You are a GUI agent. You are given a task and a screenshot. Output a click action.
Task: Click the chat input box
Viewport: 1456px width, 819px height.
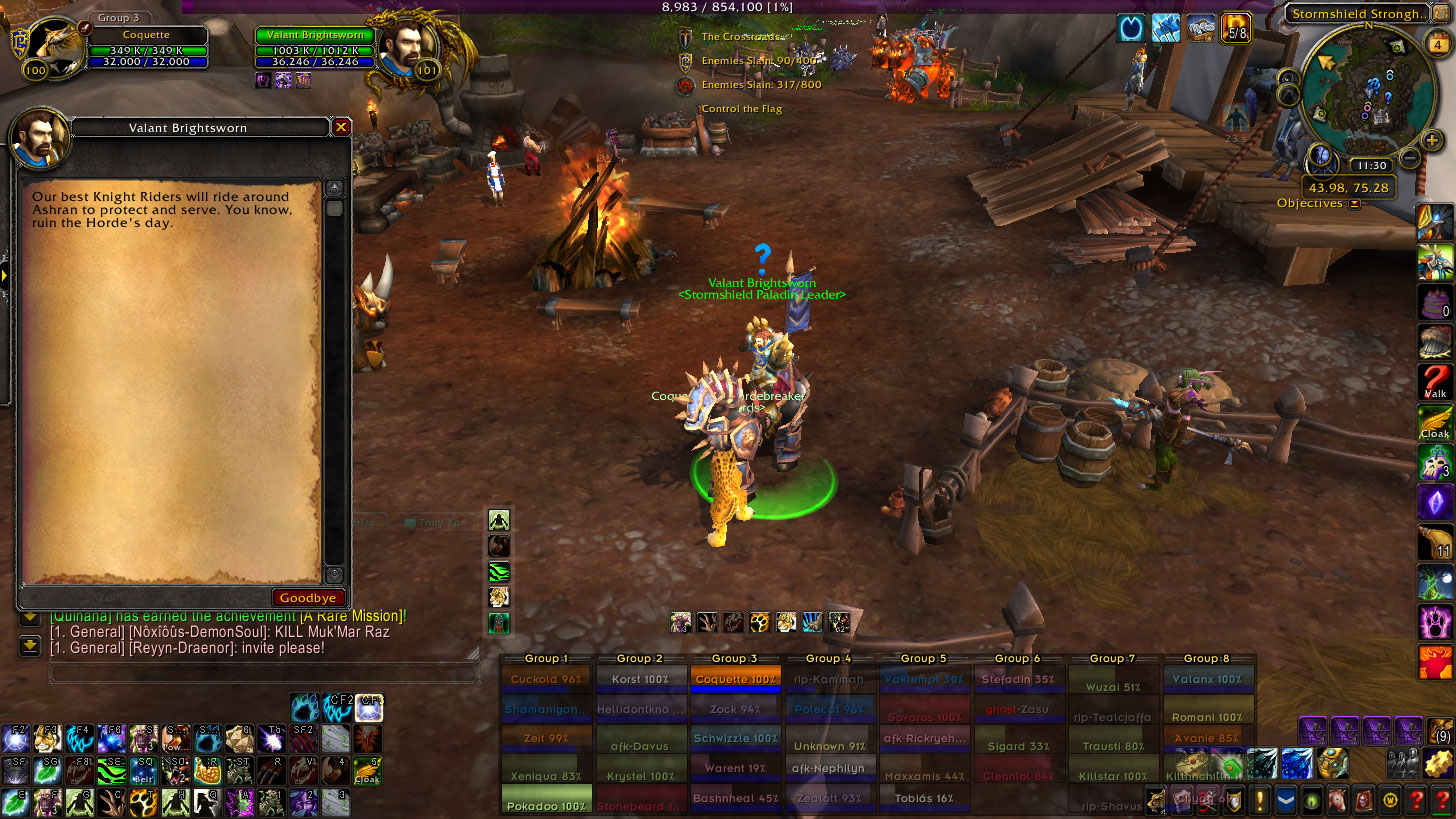(x=264, y=675)
